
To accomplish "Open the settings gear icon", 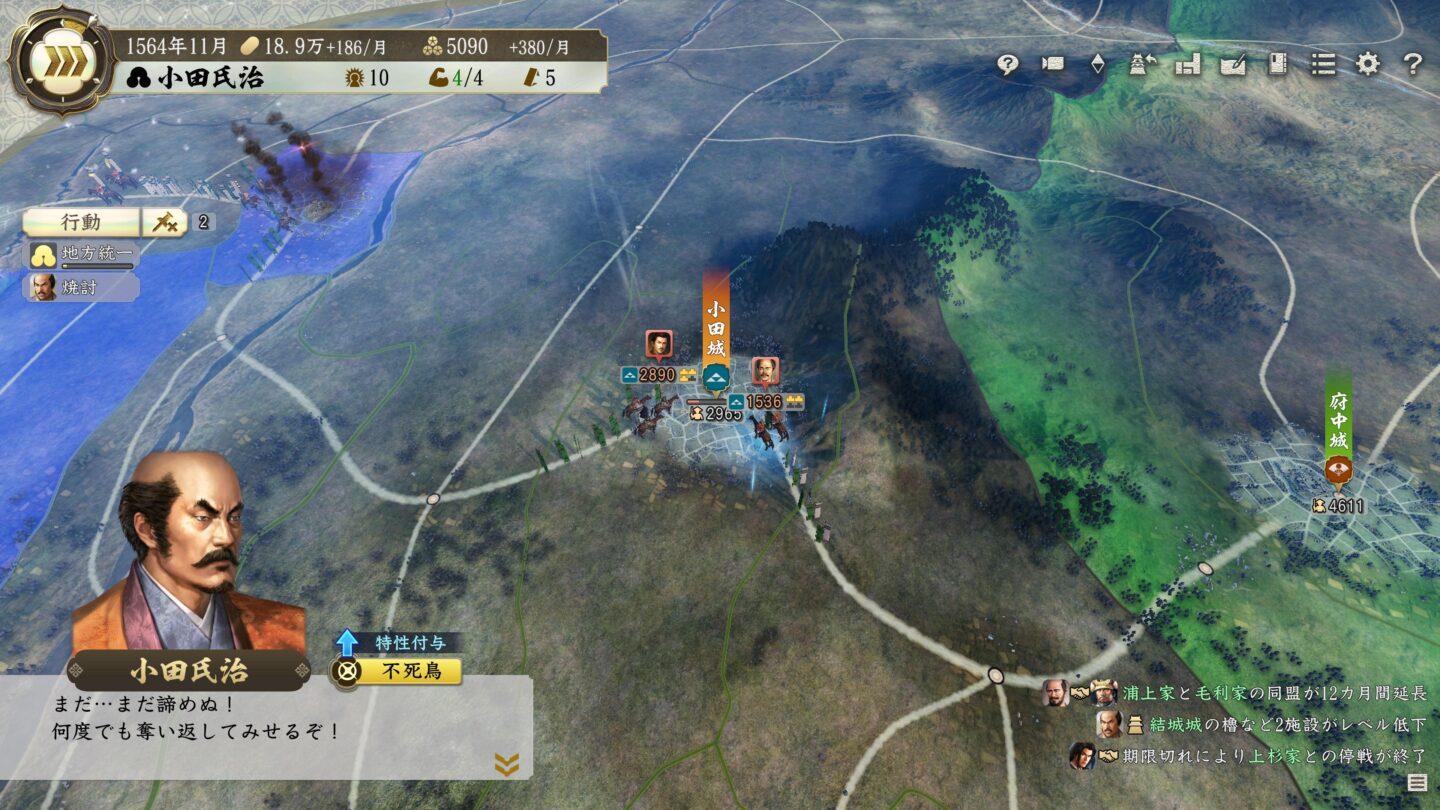I will (x=1368, y=64).
